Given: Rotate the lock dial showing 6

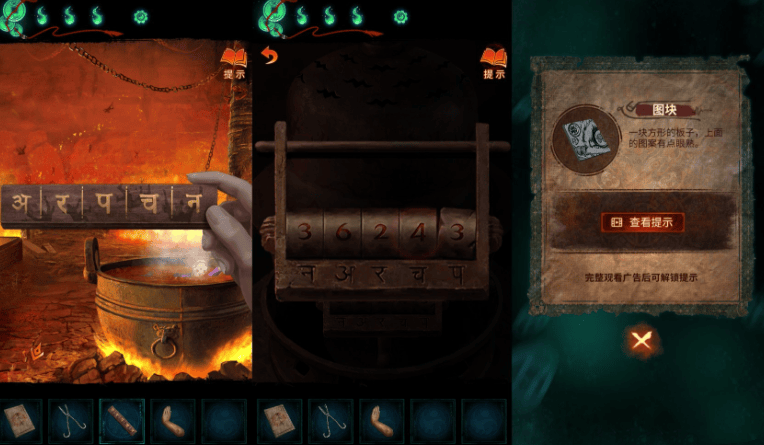Looking at the screenshot, I should click(340, 232).
